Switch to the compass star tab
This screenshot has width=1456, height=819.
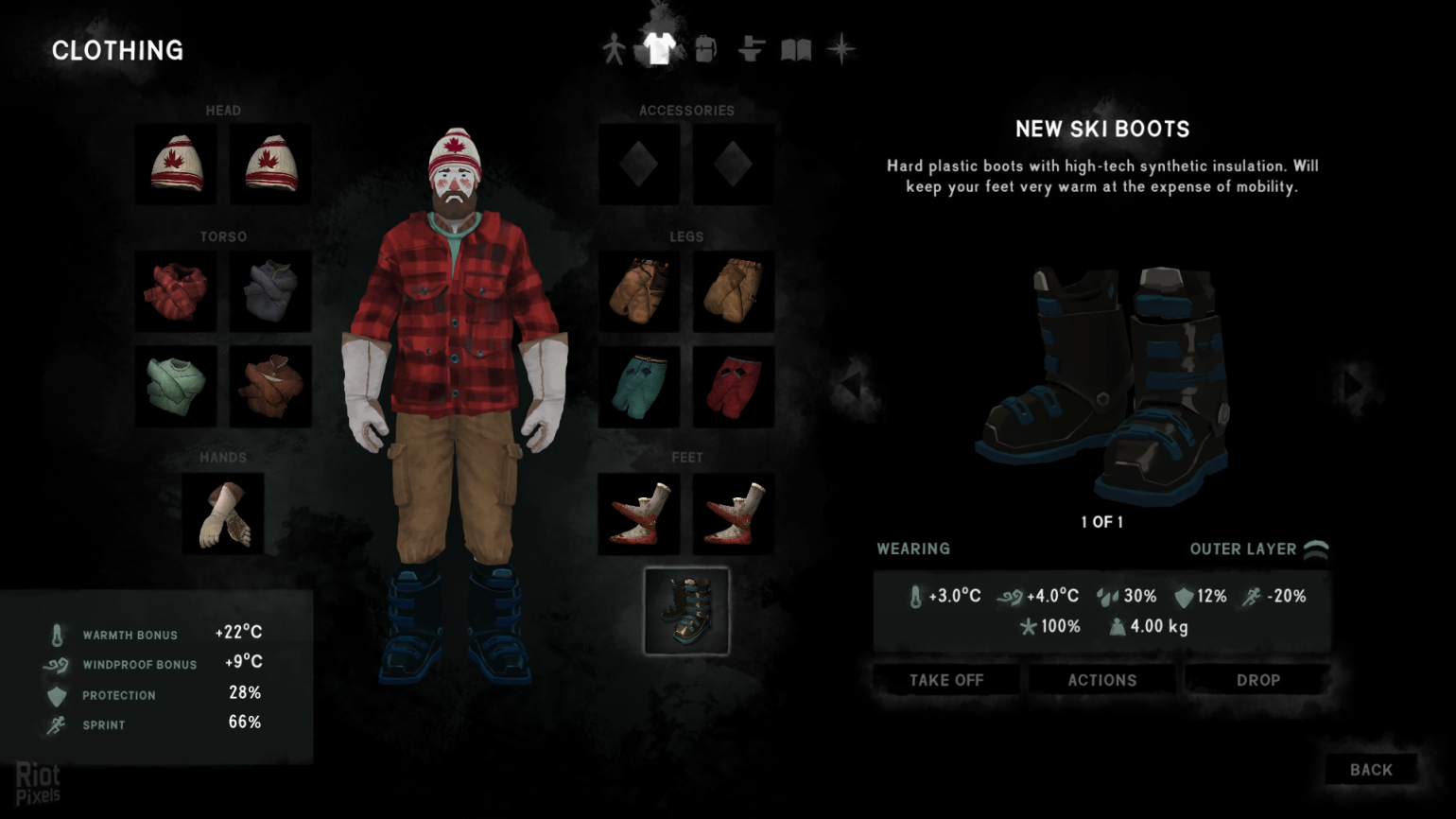(x=841, y=49)
